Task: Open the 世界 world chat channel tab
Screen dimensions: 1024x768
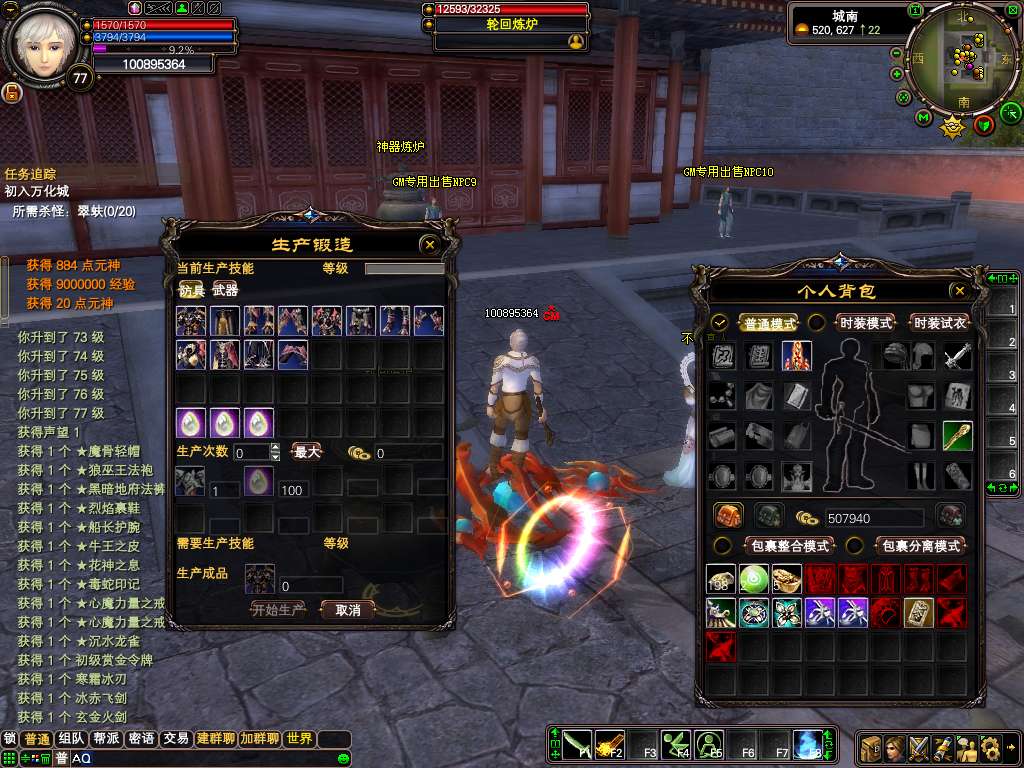Action: (299, 739)
